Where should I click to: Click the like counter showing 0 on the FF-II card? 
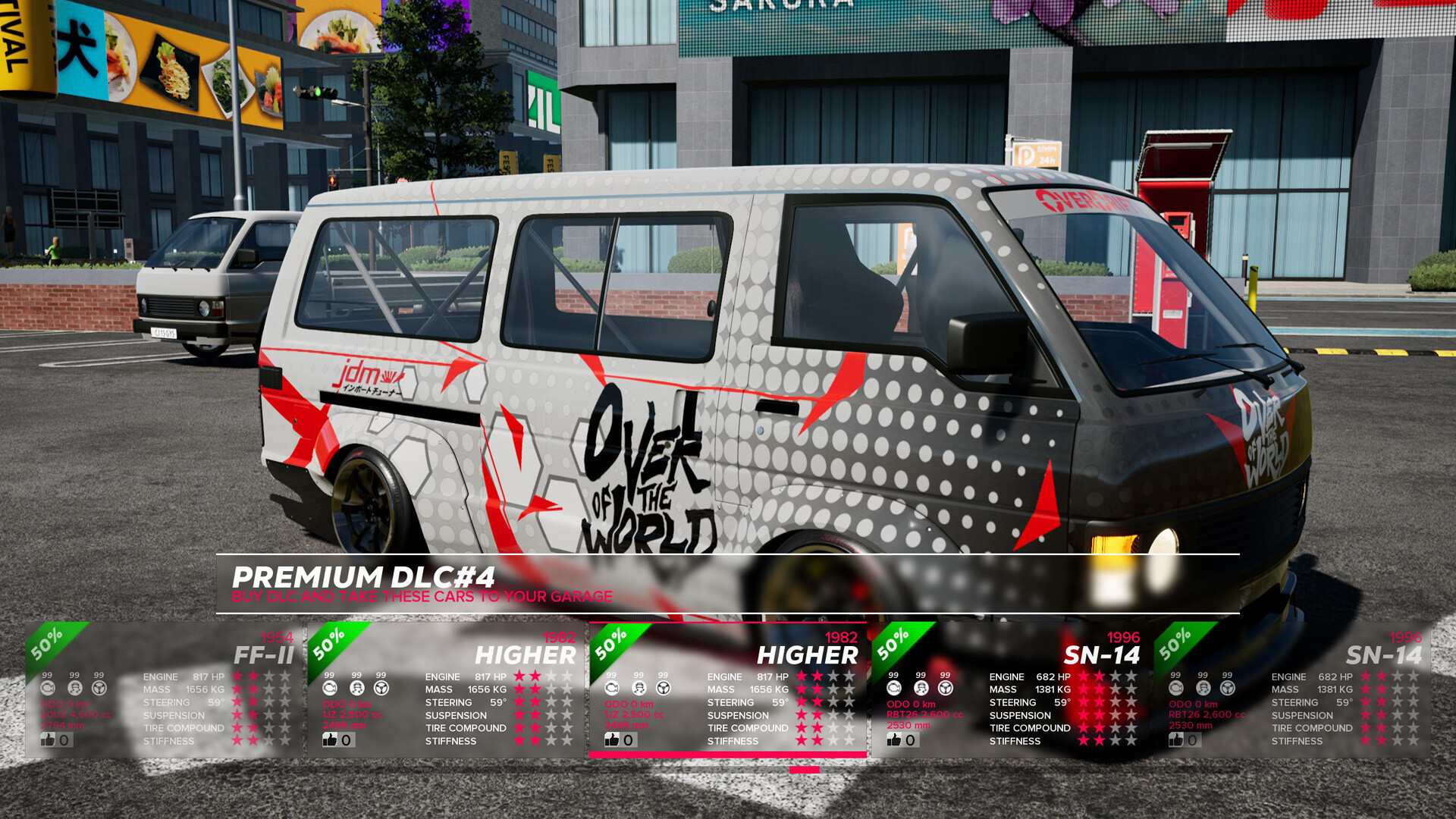[x=64, y=739]
